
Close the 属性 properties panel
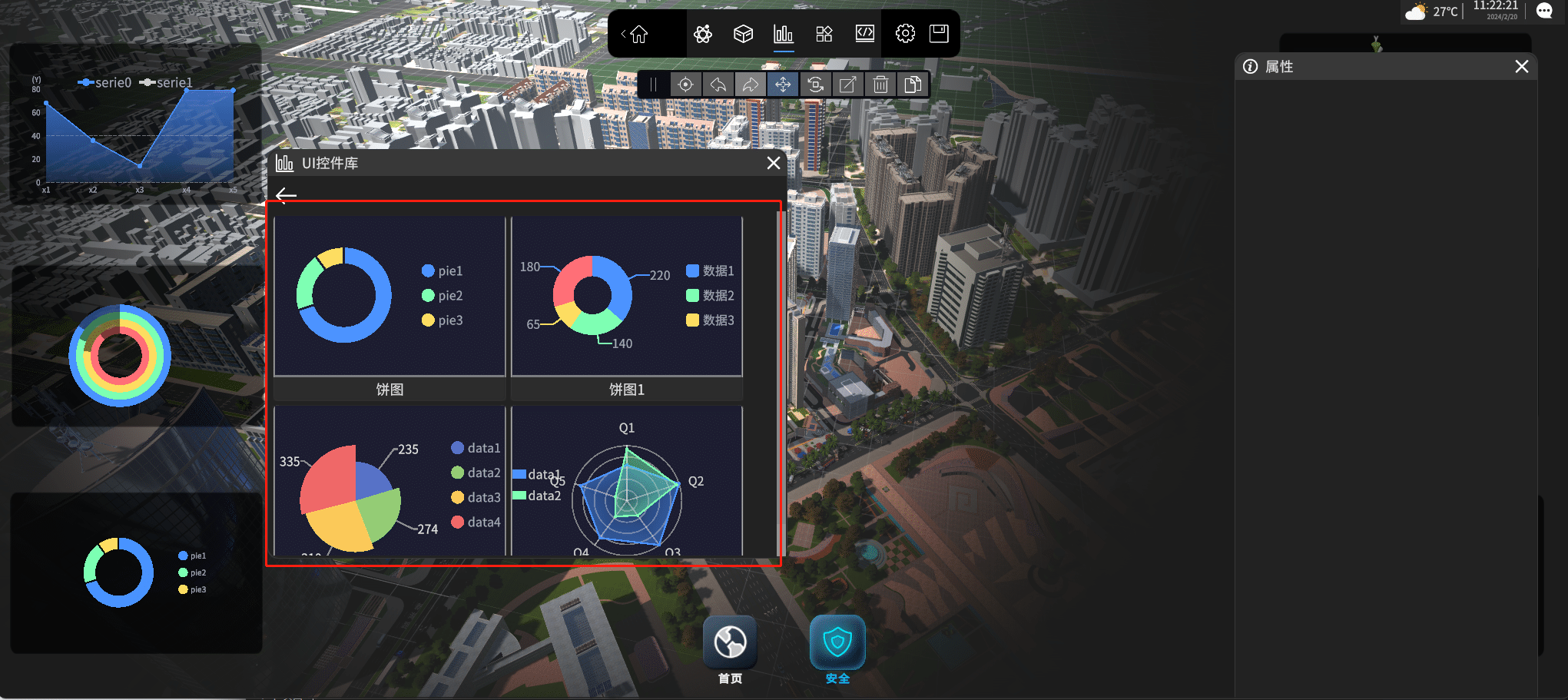coord(1521,67)
